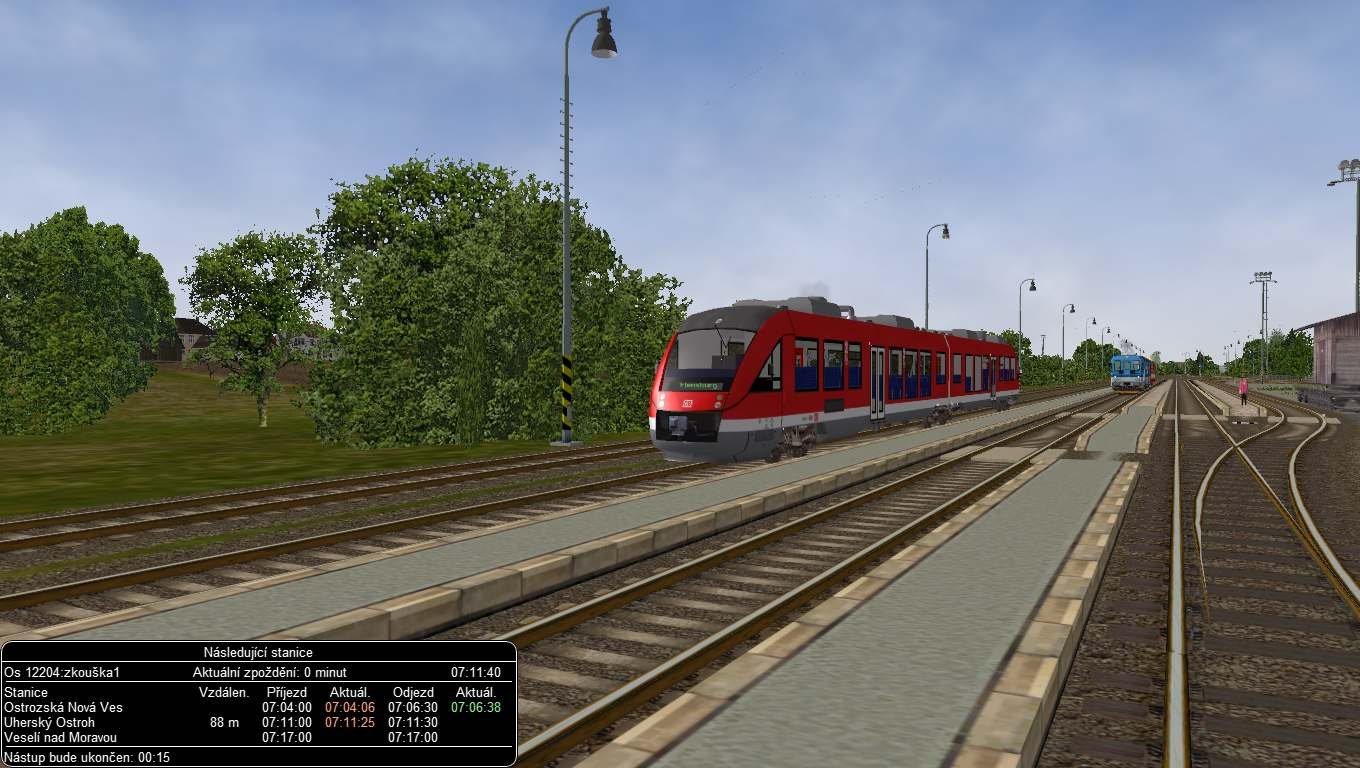Viewport: 1360px width, 768px height.
Task: Click the Vzdálen. column header
Action: pos(222,692)
